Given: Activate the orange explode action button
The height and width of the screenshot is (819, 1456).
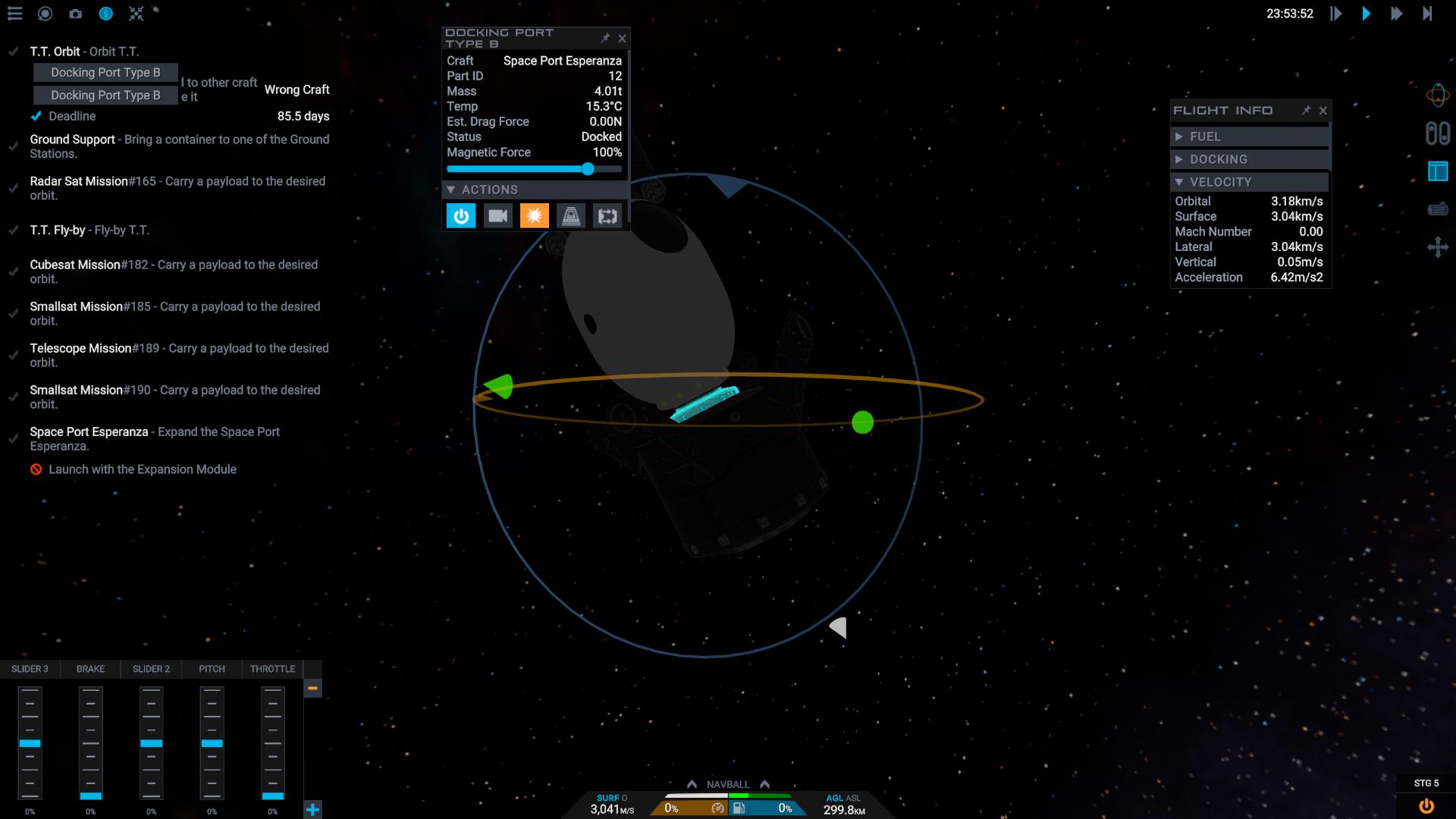Looking at the screenshot, I should click(x=534, y=216).
